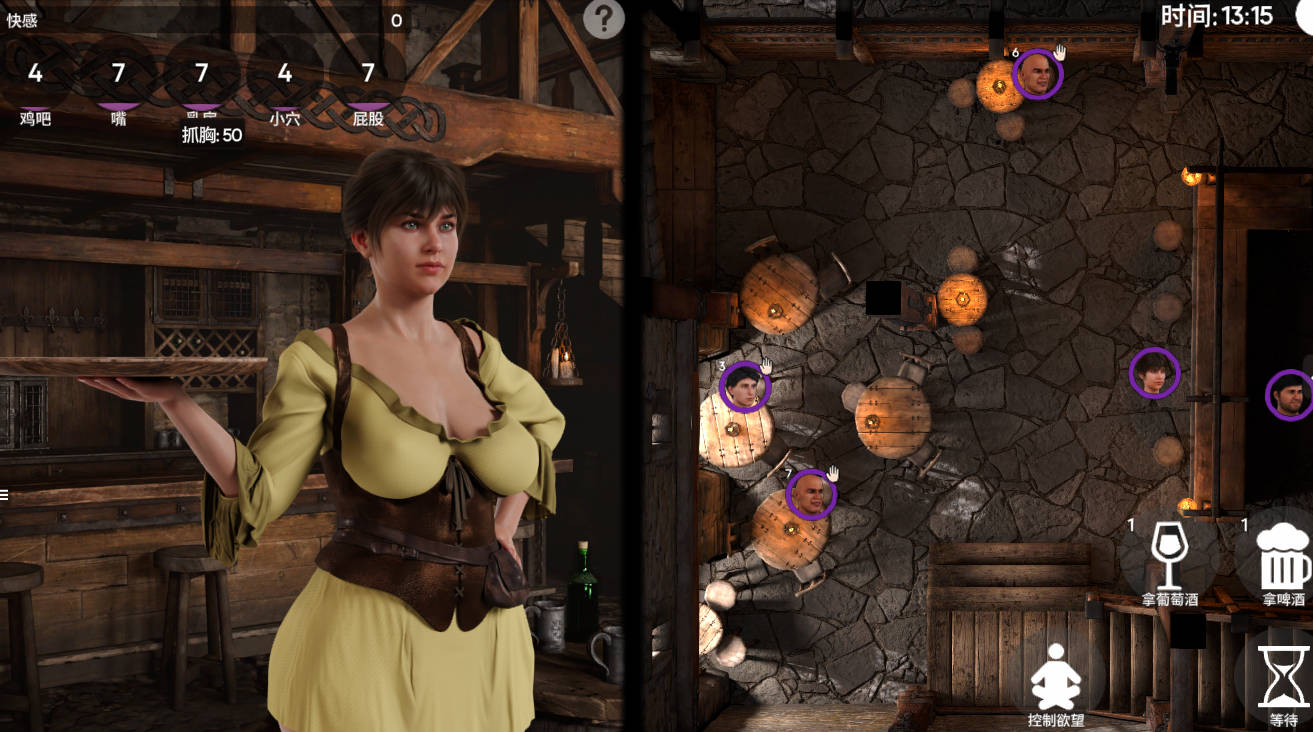The image size is (1313, 732).
Task: Select the bald customer marked with 6
Action: point(1037,74)
